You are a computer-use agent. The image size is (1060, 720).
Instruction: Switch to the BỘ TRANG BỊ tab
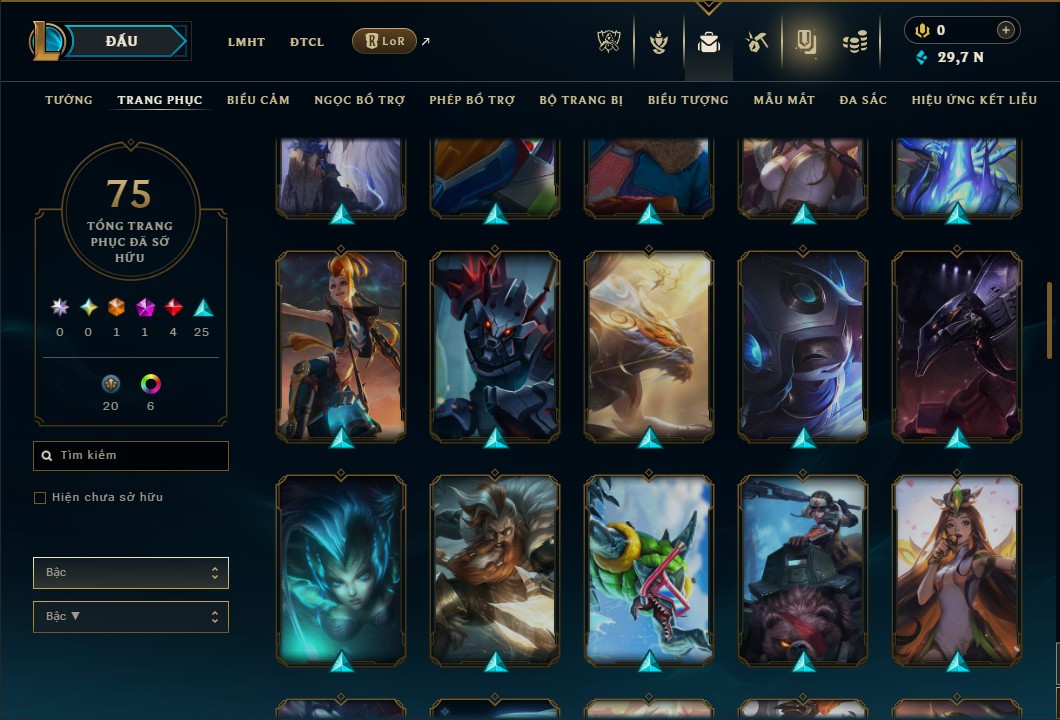581,100
